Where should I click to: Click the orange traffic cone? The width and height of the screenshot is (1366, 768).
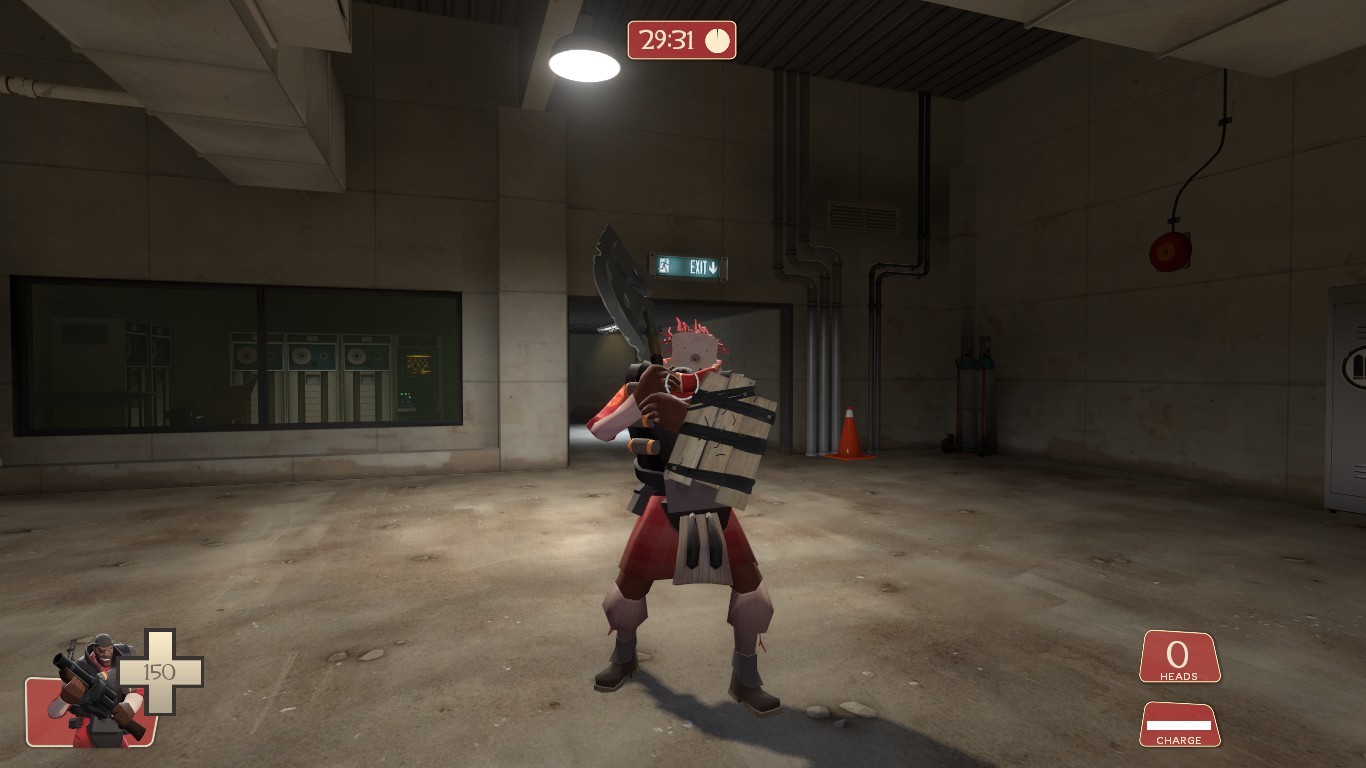(851, 435)
